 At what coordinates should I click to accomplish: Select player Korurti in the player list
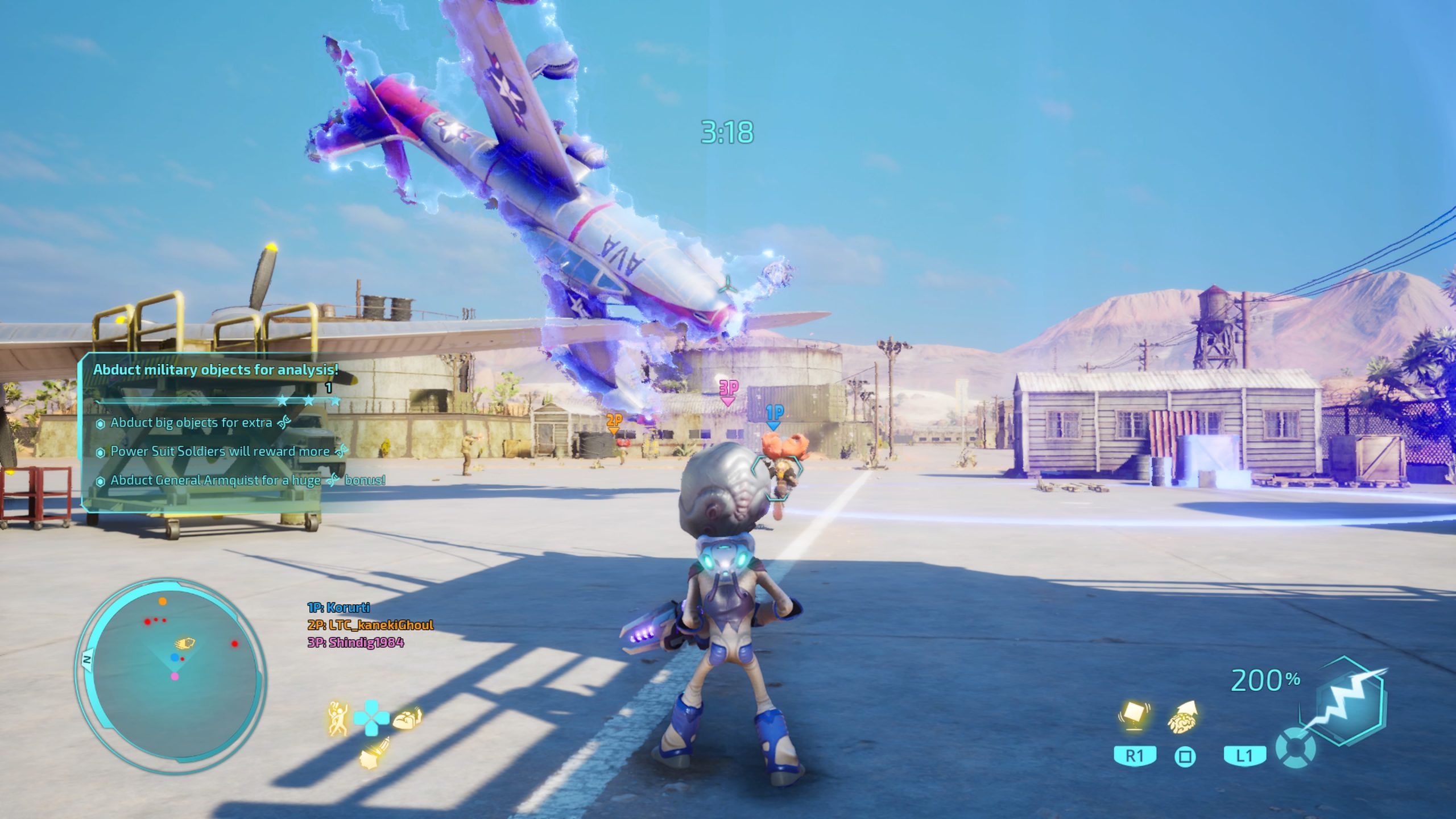coord(338,608)
